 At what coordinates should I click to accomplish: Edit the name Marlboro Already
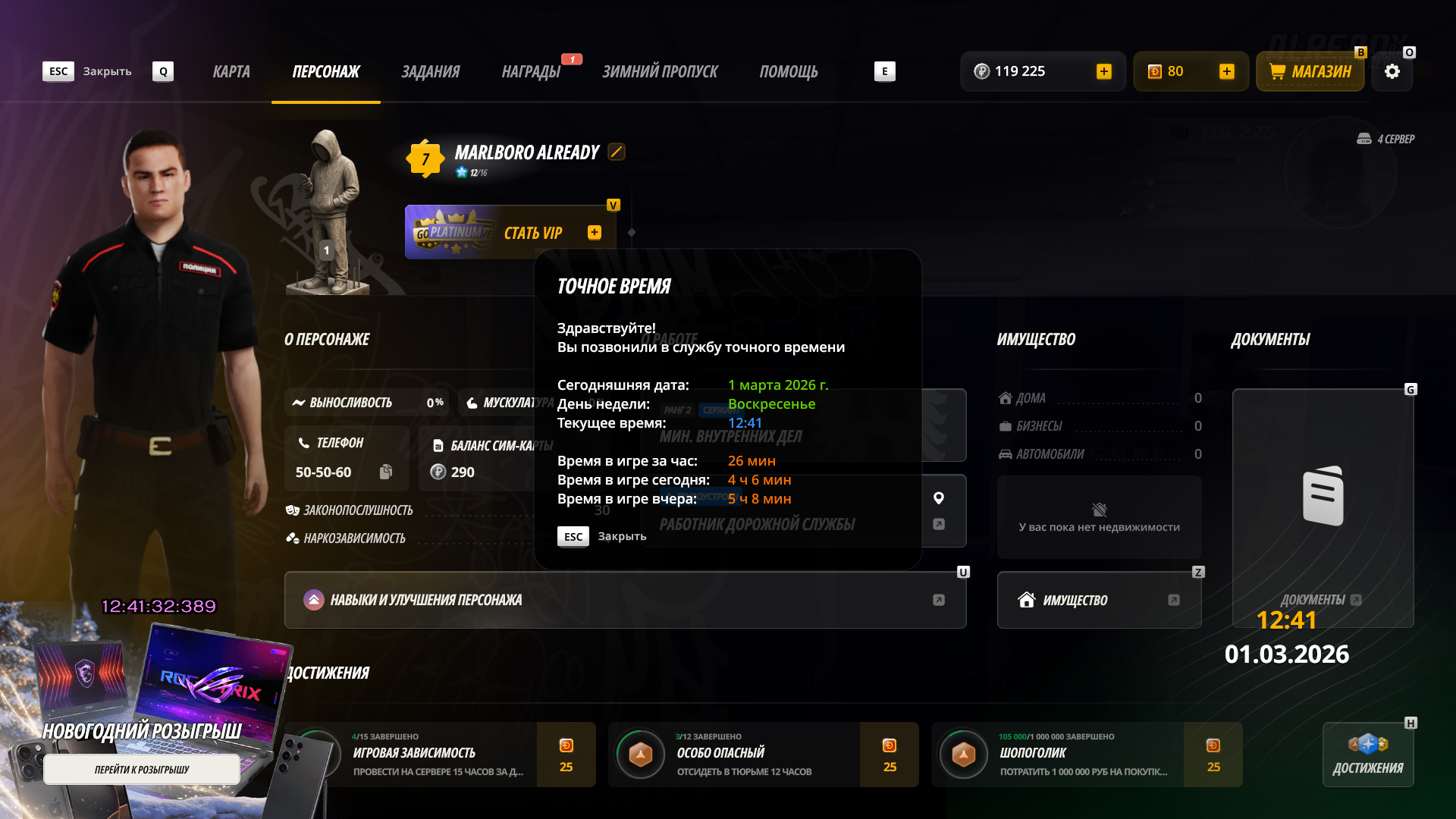[617, 152]
